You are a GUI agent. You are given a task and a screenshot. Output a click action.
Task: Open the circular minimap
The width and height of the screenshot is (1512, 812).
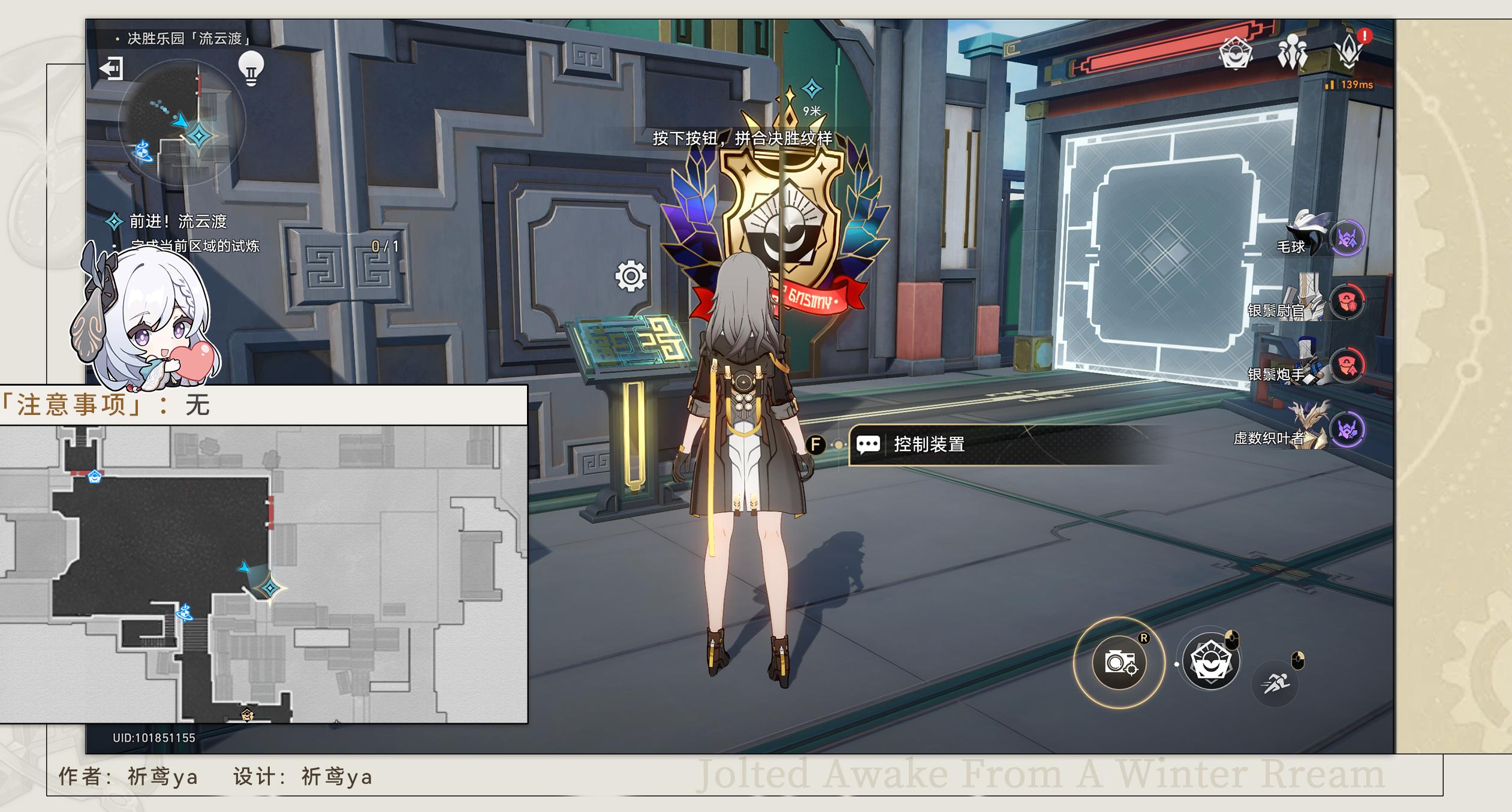182,124
